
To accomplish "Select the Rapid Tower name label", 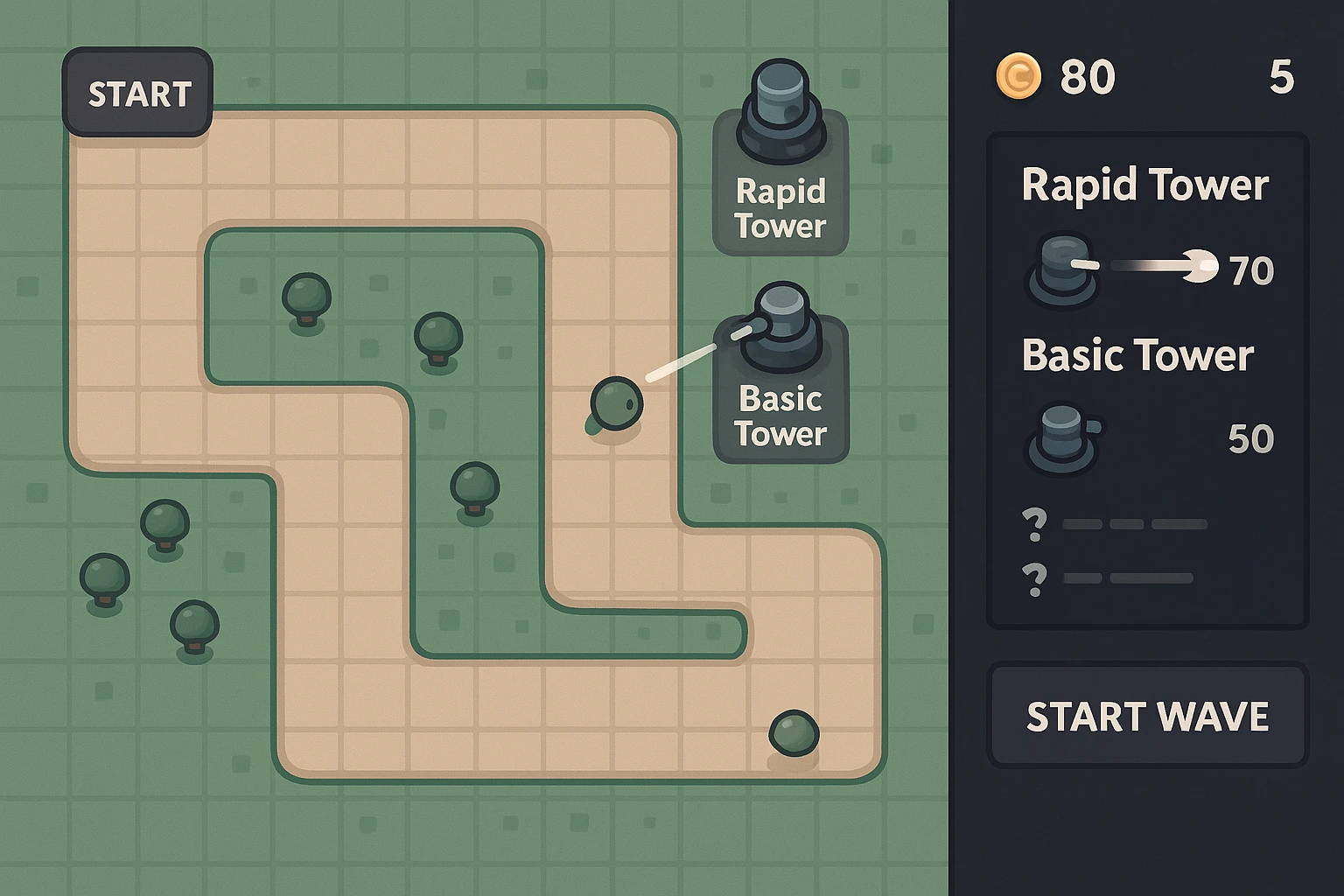I will click(x=1144, y=185).
